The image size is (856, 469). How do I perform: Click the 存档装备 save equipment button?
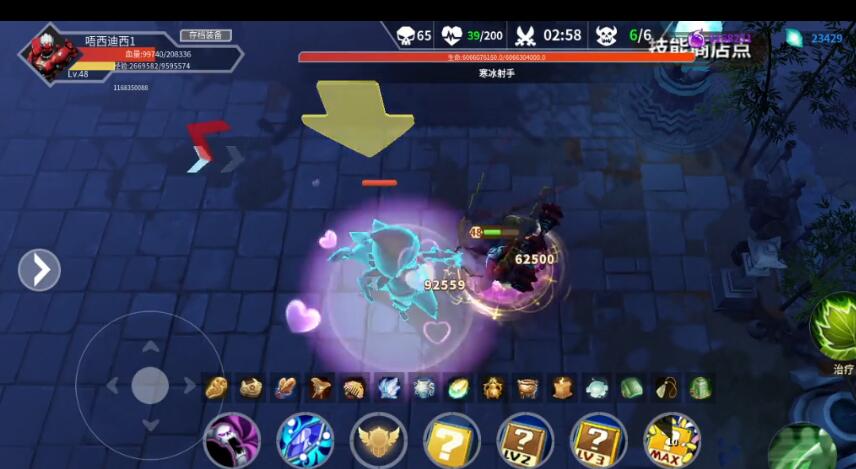(x=205, y=35)
